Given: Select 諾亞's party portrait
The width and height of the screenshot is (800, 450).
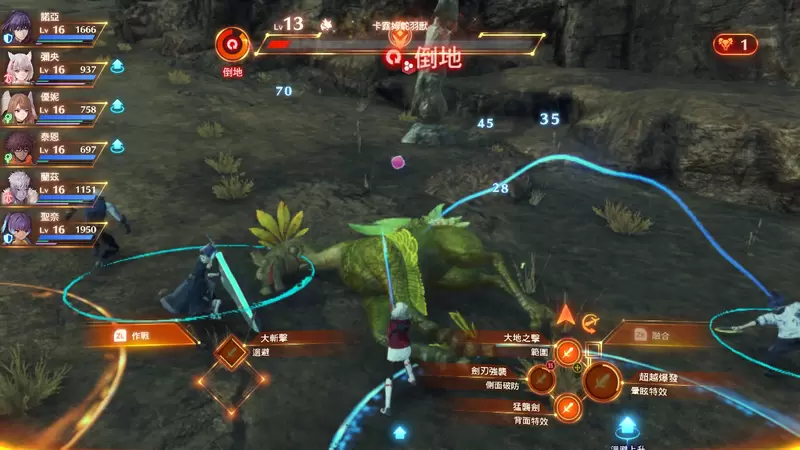Looking at the screenshot, I should 20,24.
